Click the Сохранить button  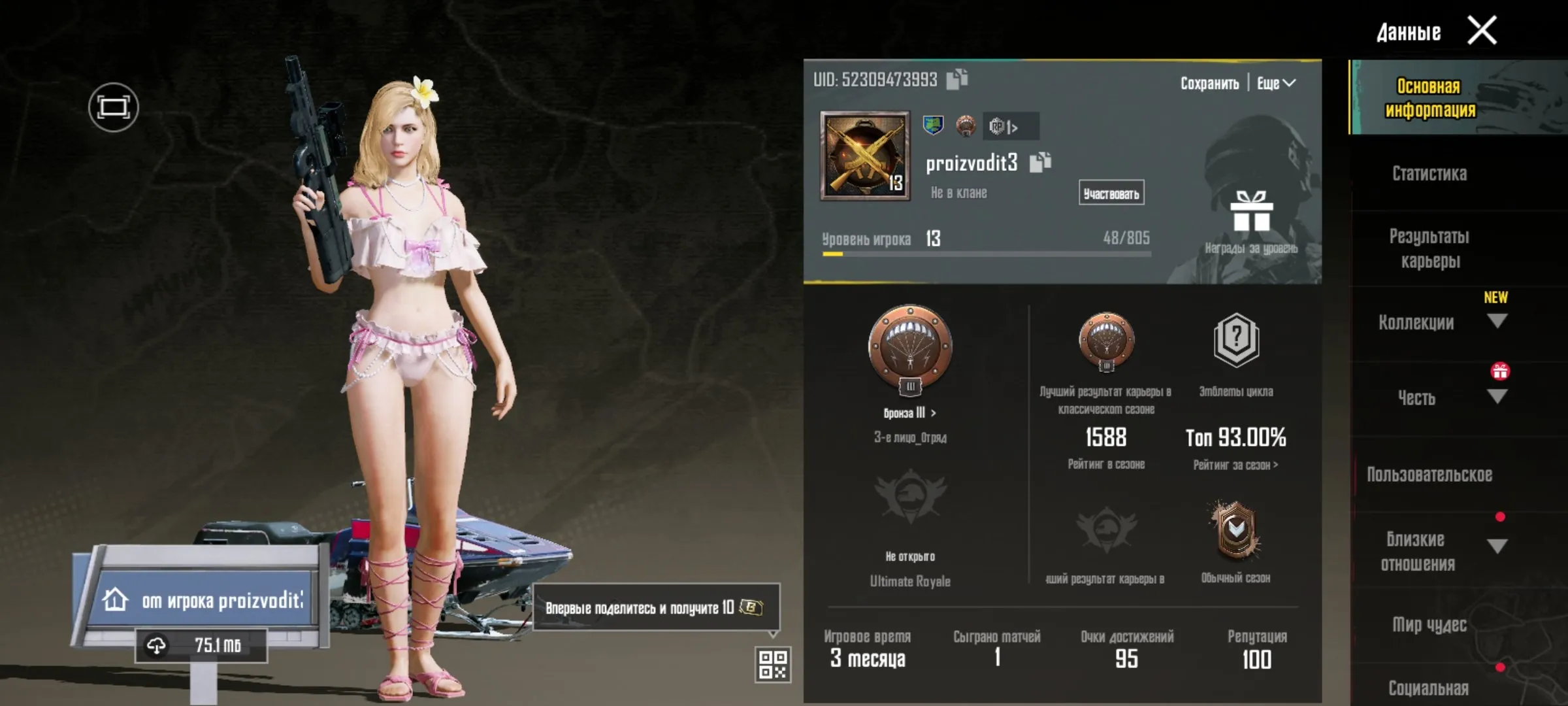[1210, 83]
